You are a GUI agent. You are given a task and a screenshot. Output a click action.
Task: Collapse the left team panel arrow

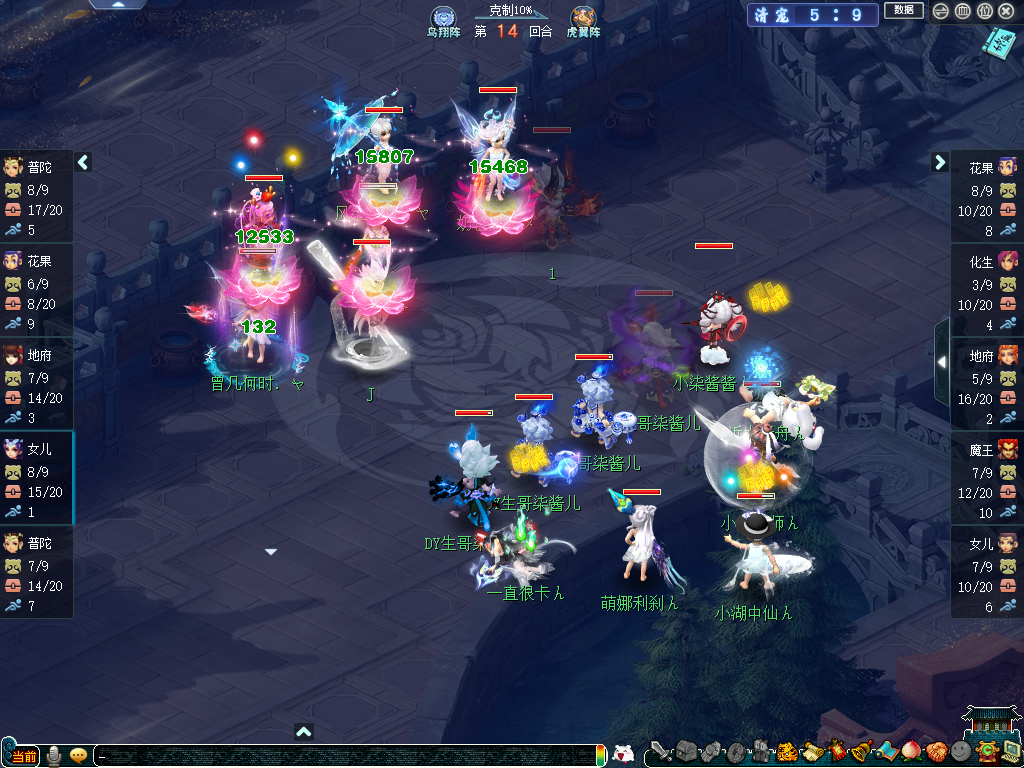84,162
